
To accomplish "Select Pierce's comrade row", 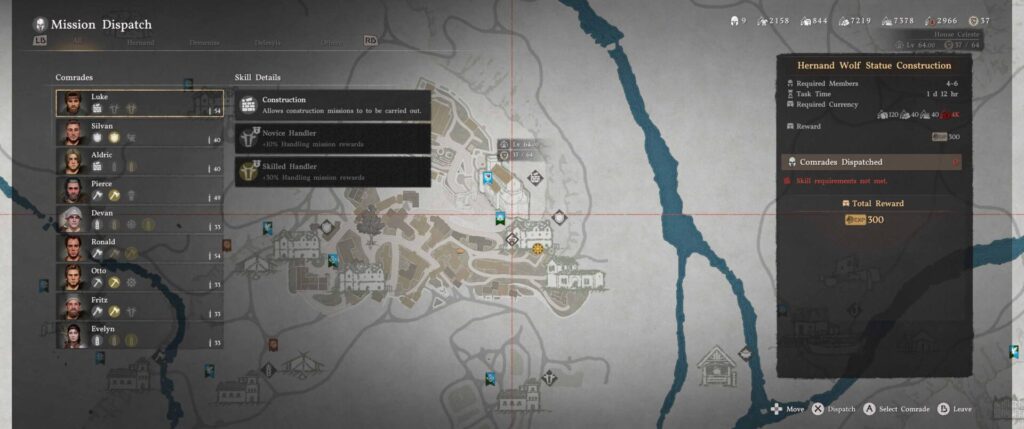I will (139, 190).
